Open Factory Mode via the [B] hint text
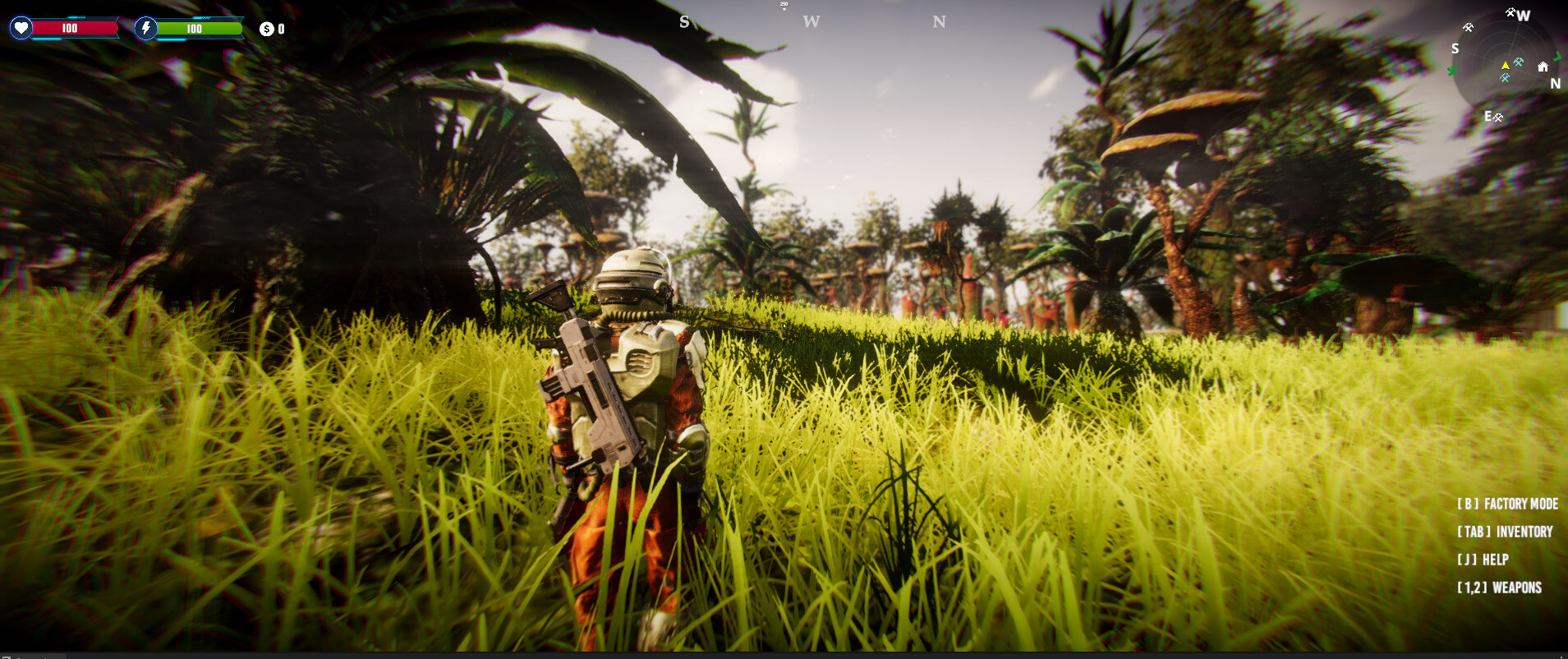1568x659 pixels. pyautogui.click(x=1507, y=503)
